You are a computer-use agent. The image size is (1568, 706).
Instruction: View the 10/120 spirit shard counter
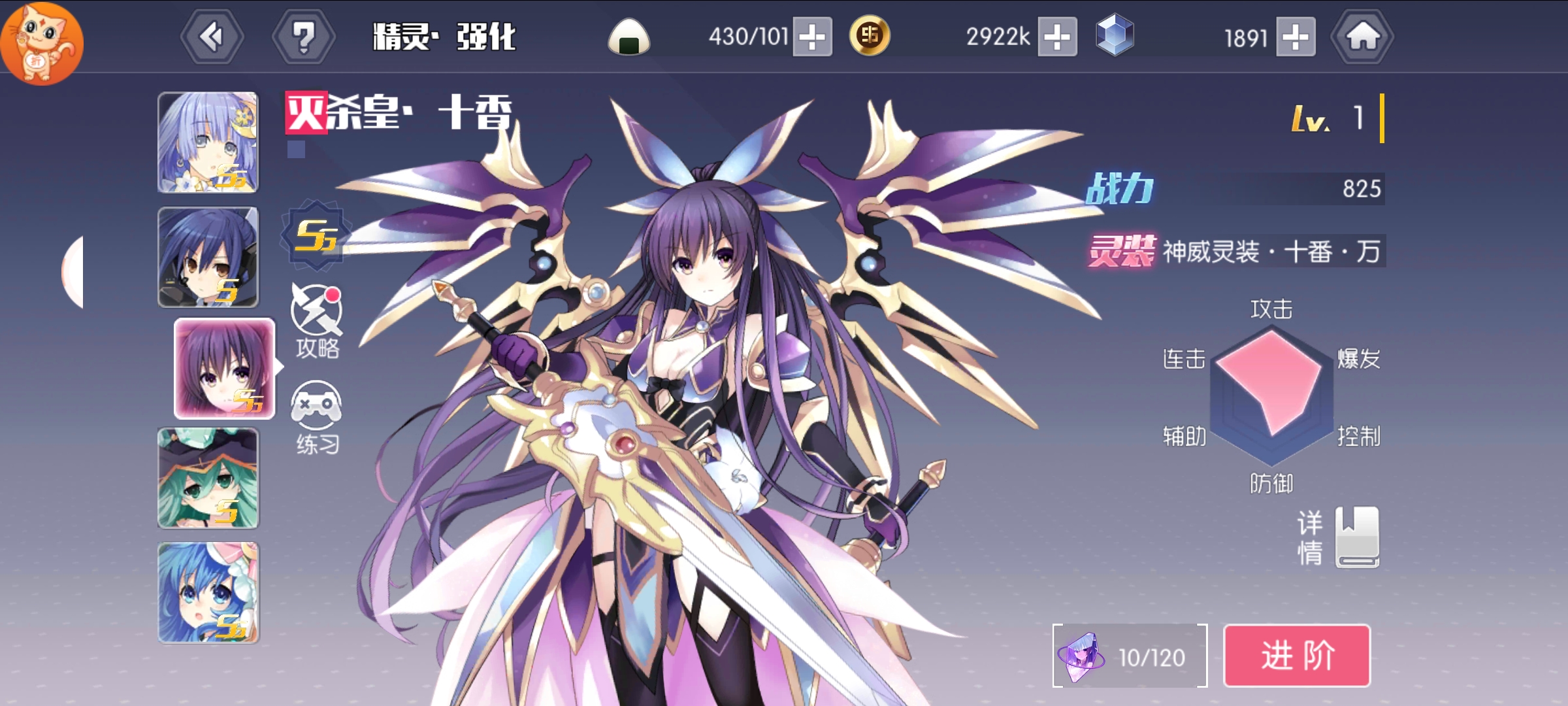pos(1130,656)
